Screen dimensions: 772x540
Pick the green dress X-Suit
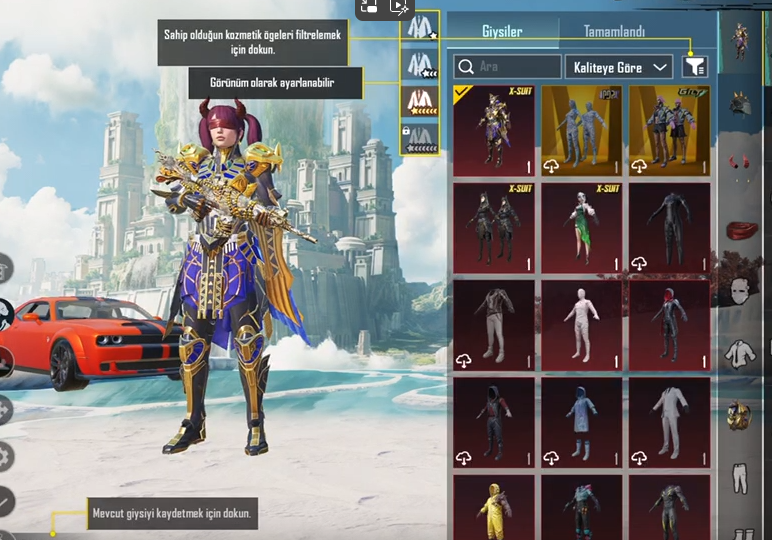pyautogui.click(x=582, y=227)
